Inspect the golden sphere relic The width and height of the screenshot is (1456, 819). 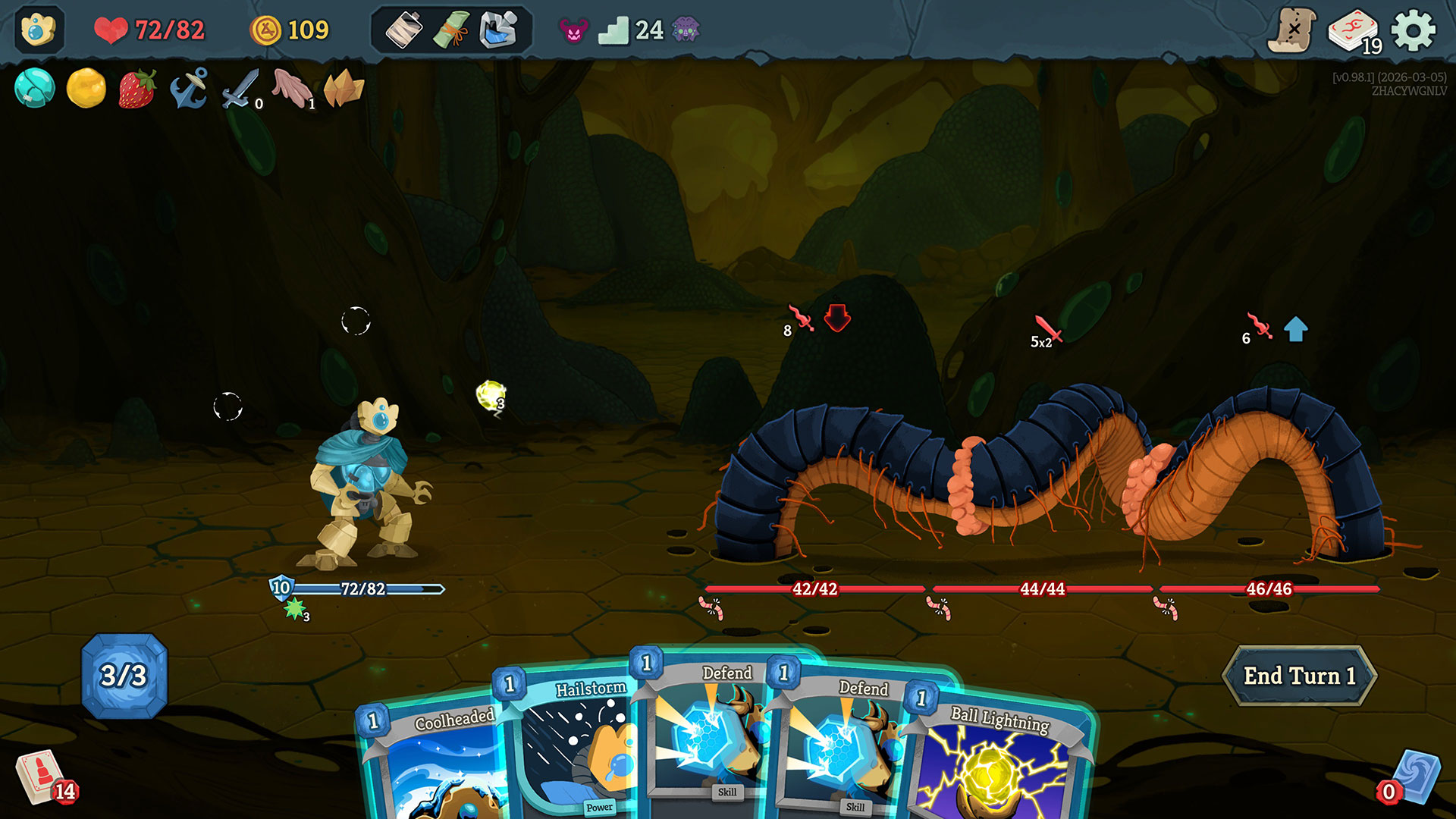click(x=86, y=88)
